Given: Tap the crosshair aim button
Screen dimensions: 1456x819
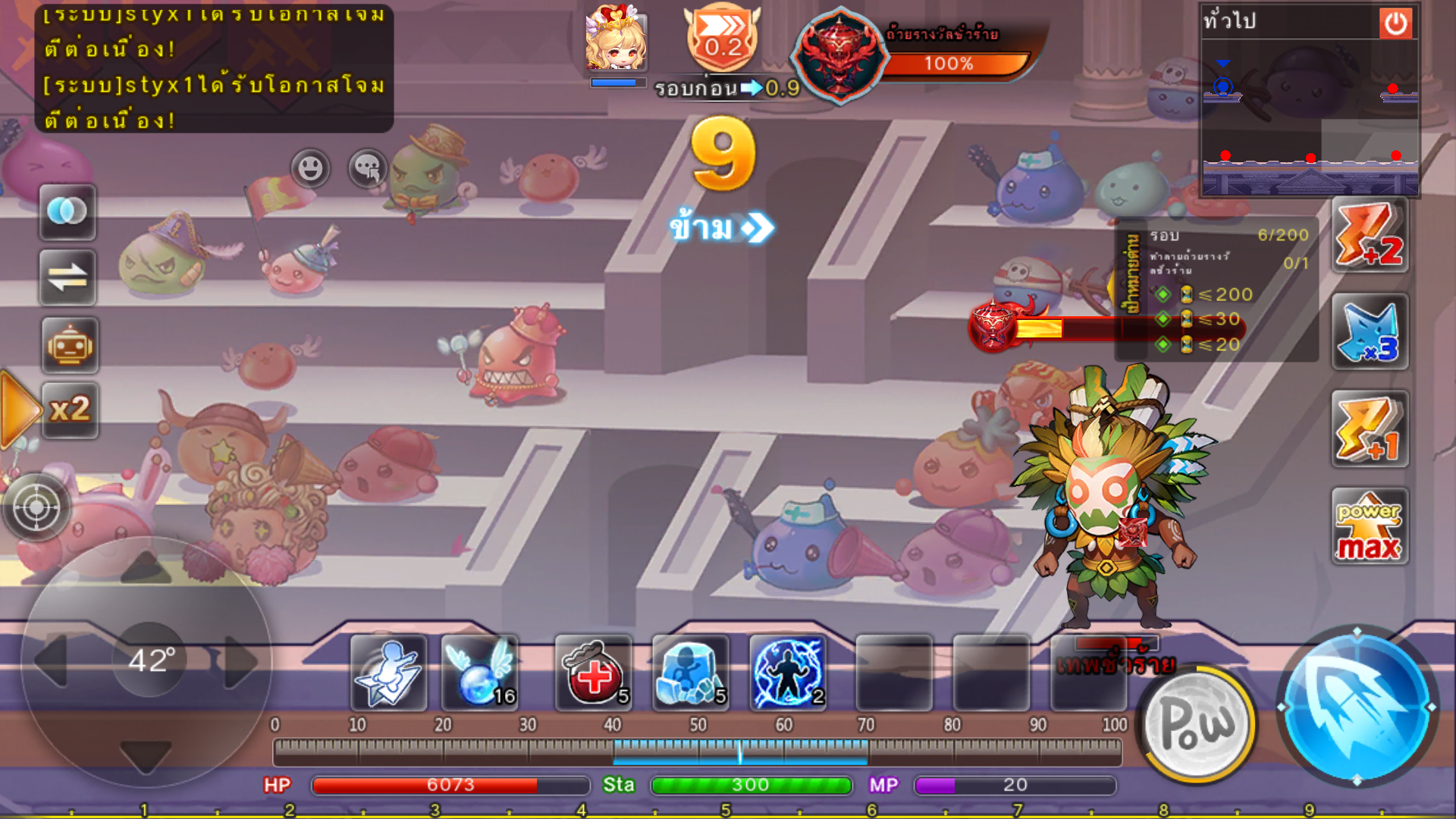Looking at the screenshot, I should [x=36, y=507].
